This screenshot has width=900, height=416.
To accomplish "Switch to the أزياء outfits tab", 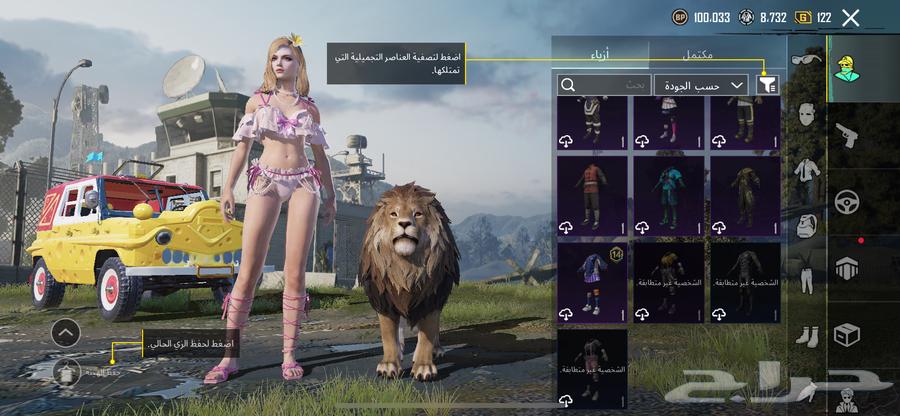I will (x=602, y=53).
